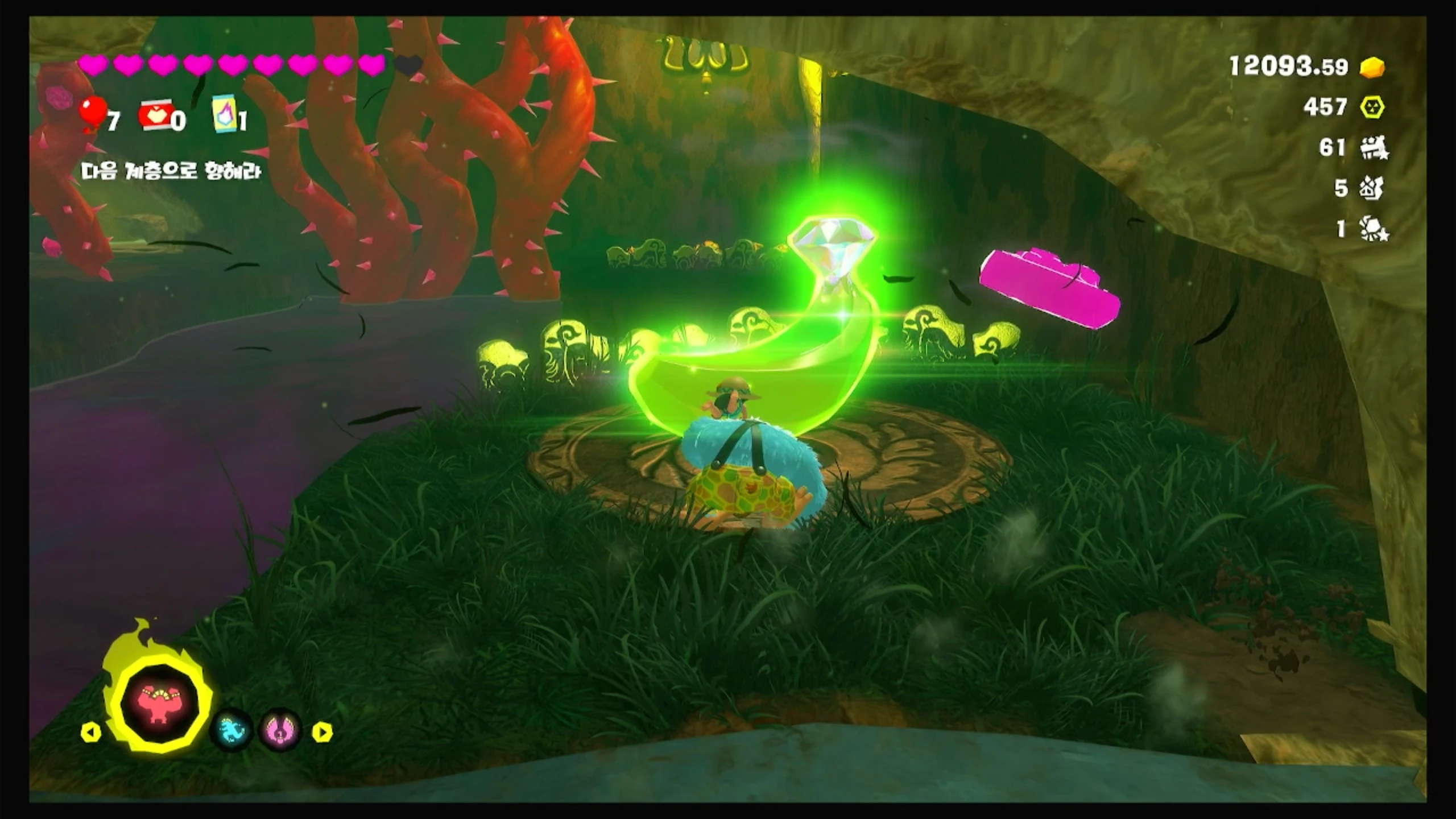
Task: Click the gold nugget currency icon
Action: [1372, 68]
